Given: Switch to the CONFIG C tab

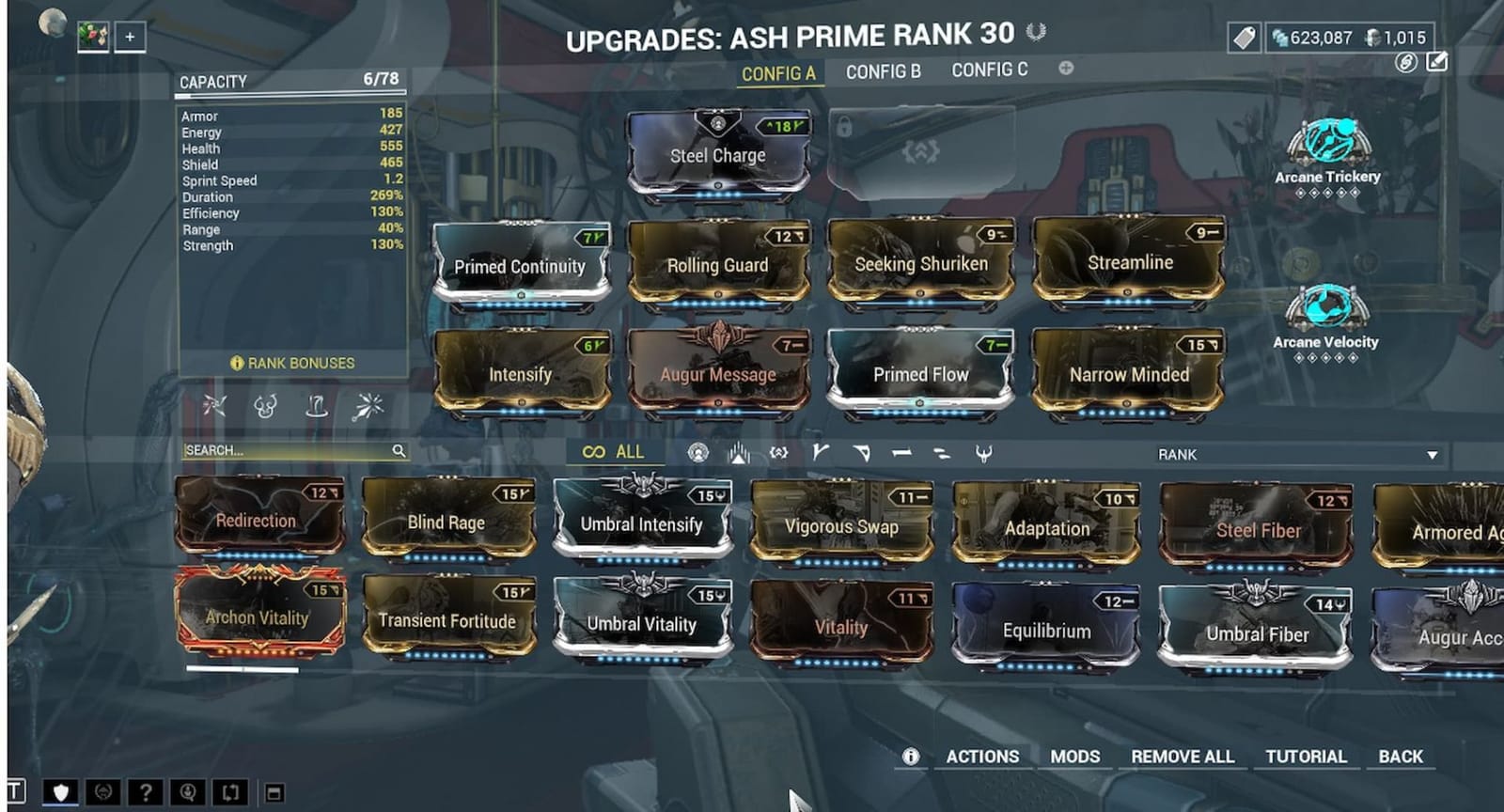Looking at the screenshot, I should [x=989, y=70].
